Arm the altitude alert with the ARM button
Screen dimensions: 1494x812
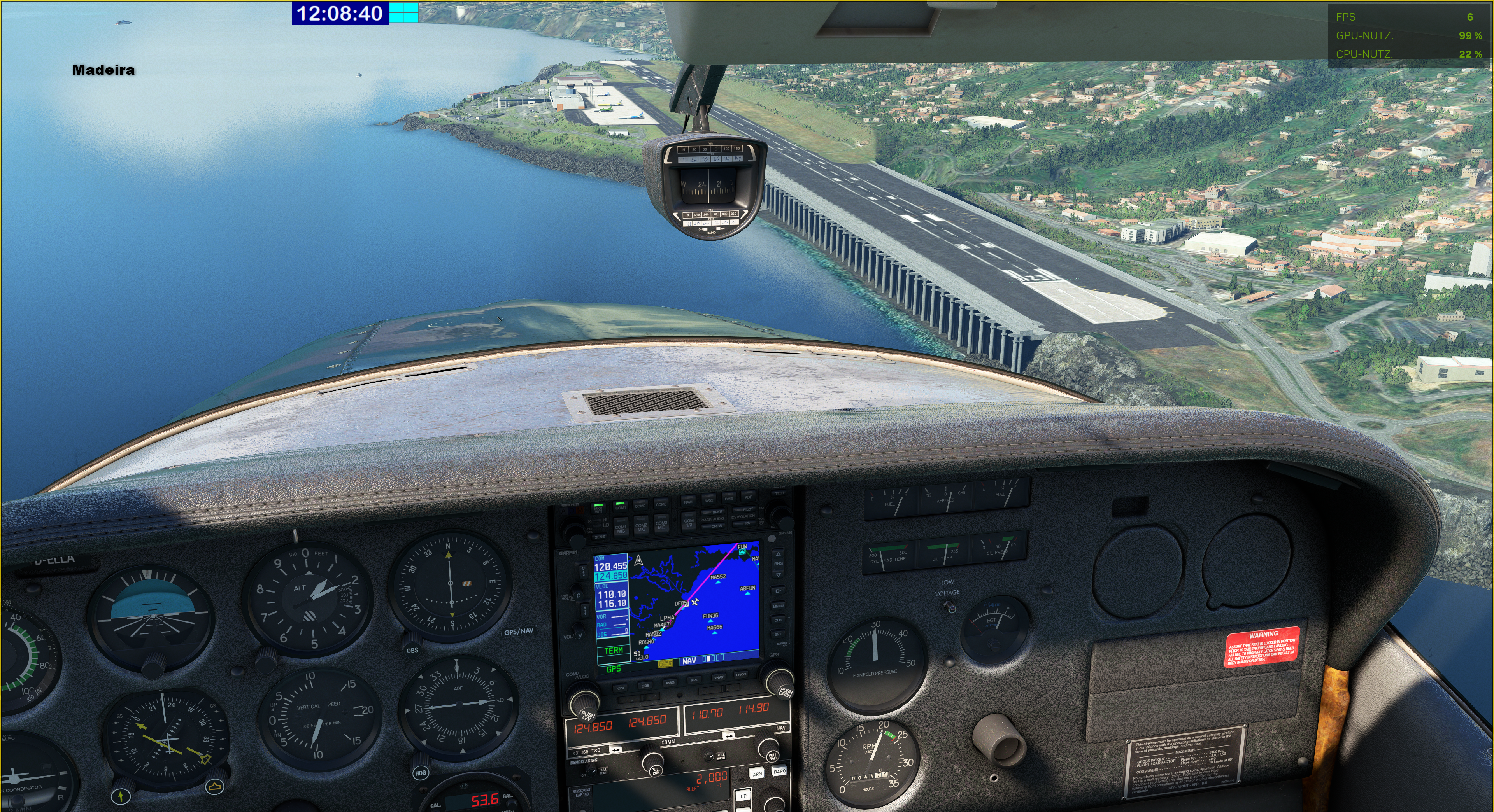(758, 774)
